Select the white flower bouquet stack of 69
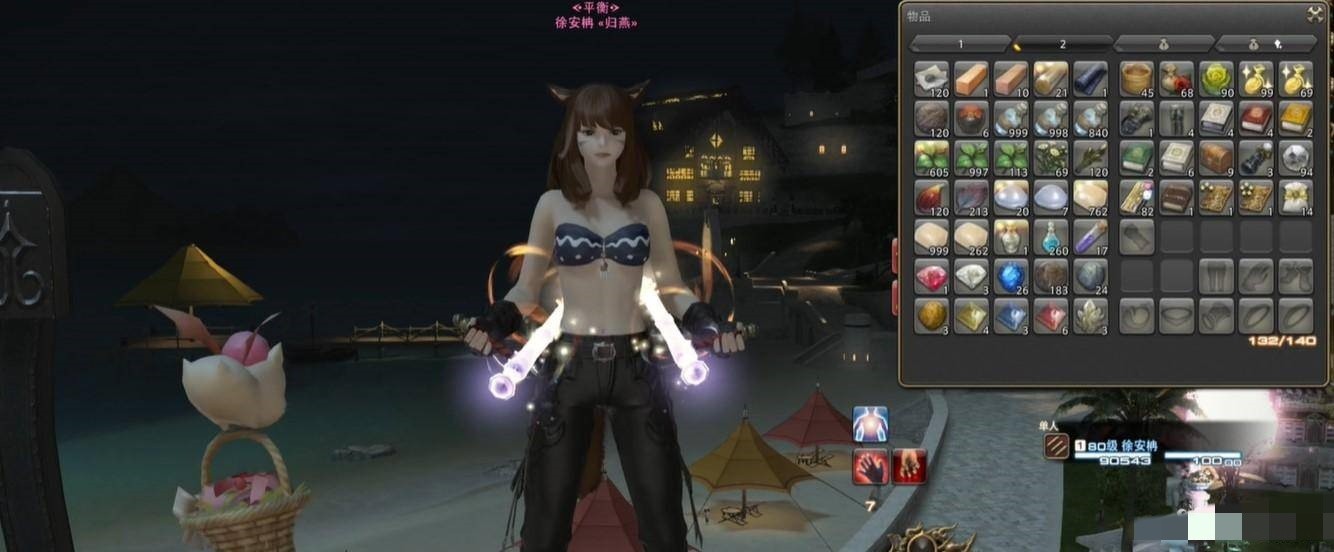 coord(1051,158)
